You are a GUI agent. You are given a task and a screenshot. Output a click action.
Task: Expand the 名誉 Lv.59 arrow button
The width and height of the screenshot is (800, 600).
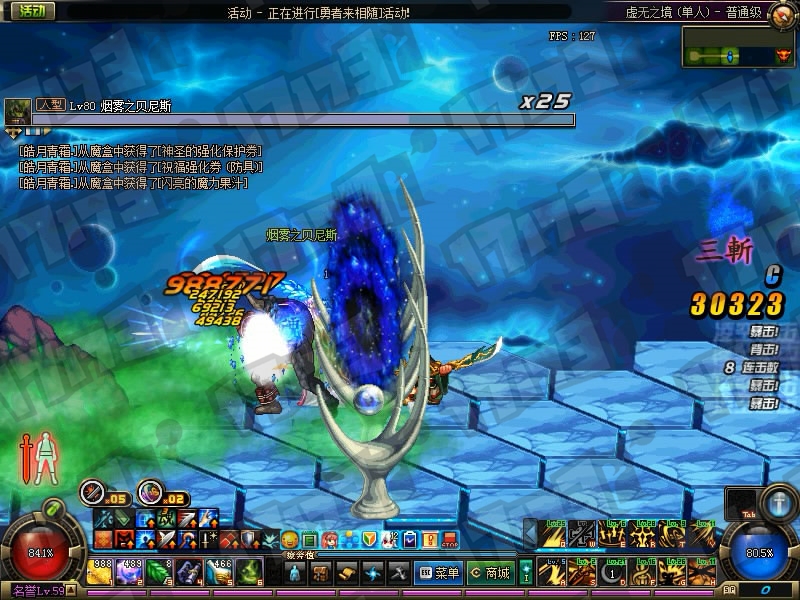pos(72,592)
